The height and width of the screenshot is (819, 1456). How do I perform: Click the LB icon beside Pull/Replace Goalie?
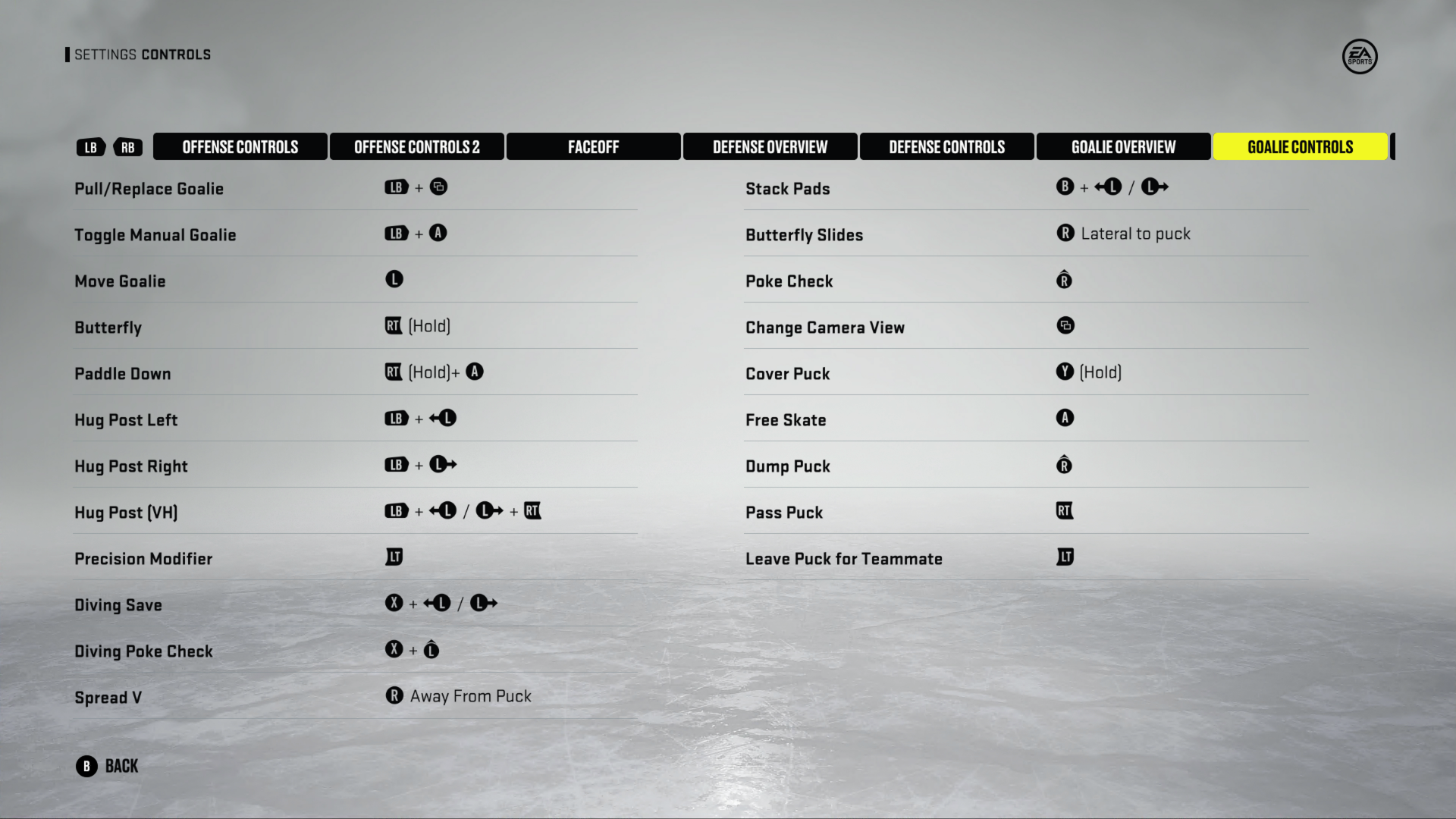coord(395,187)
